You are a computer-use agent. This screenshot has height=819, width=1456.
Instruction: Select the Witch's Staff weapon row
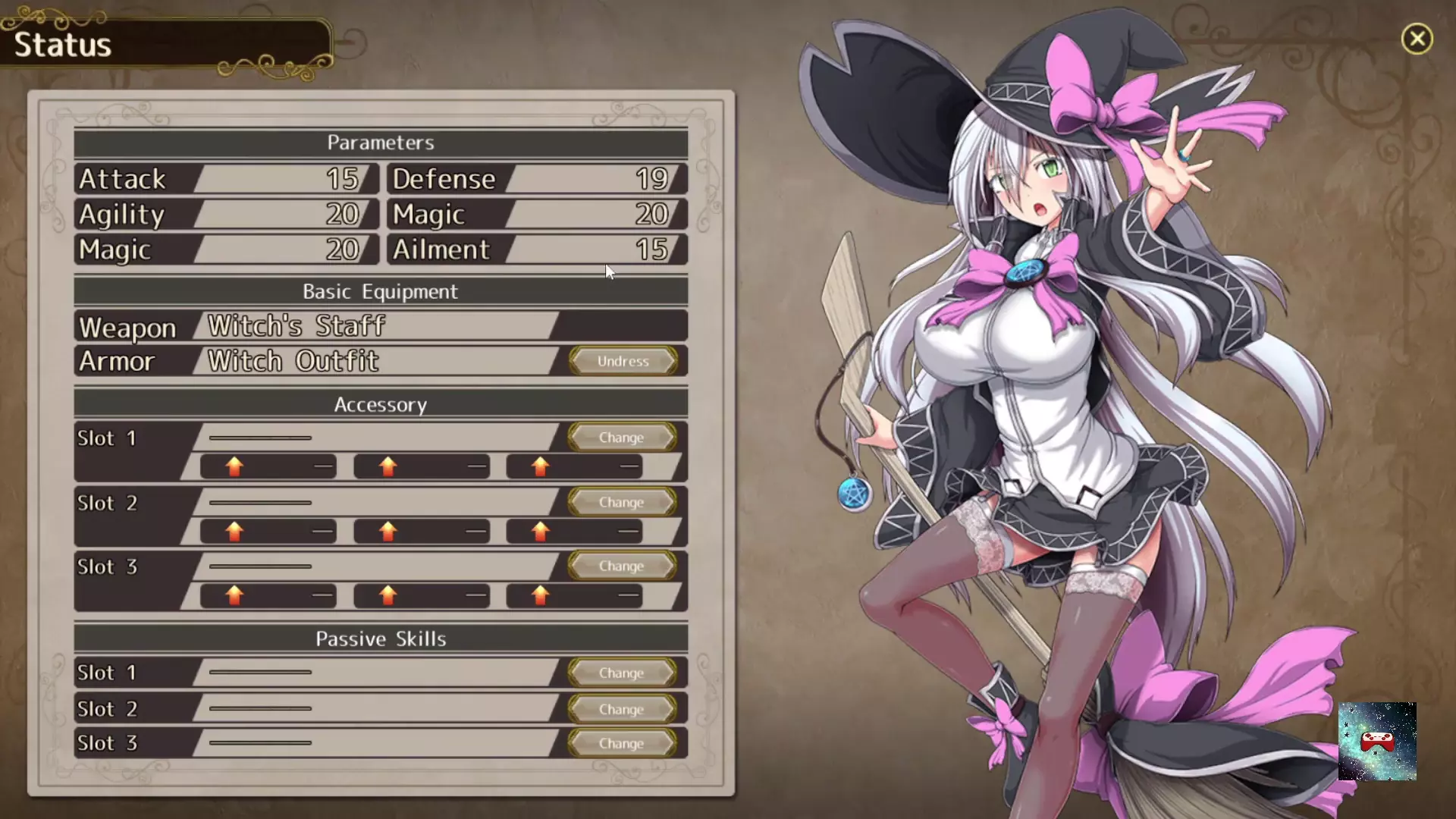pyautogui.click(x=379, y=326)
